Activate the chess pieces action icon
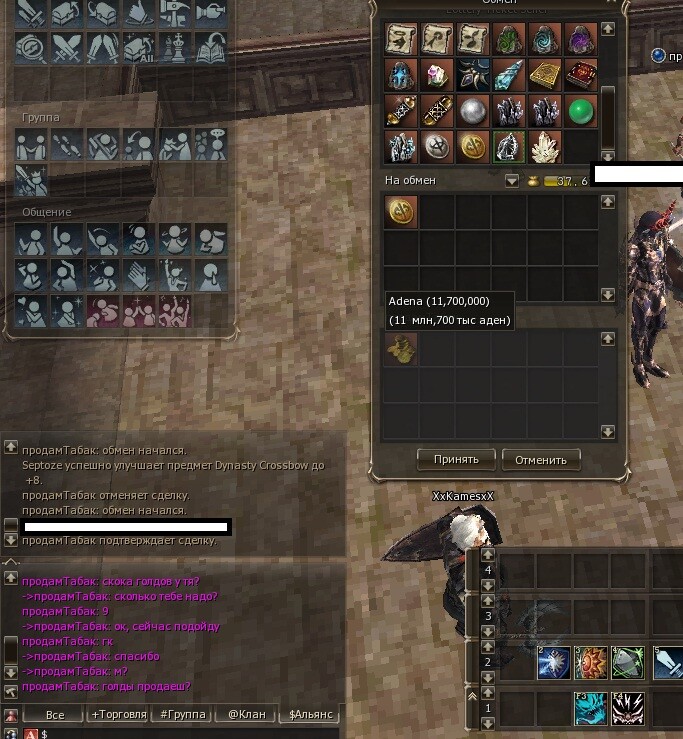Image resolution: width=683 pixels, height=739 pixels. pos(173,46)
